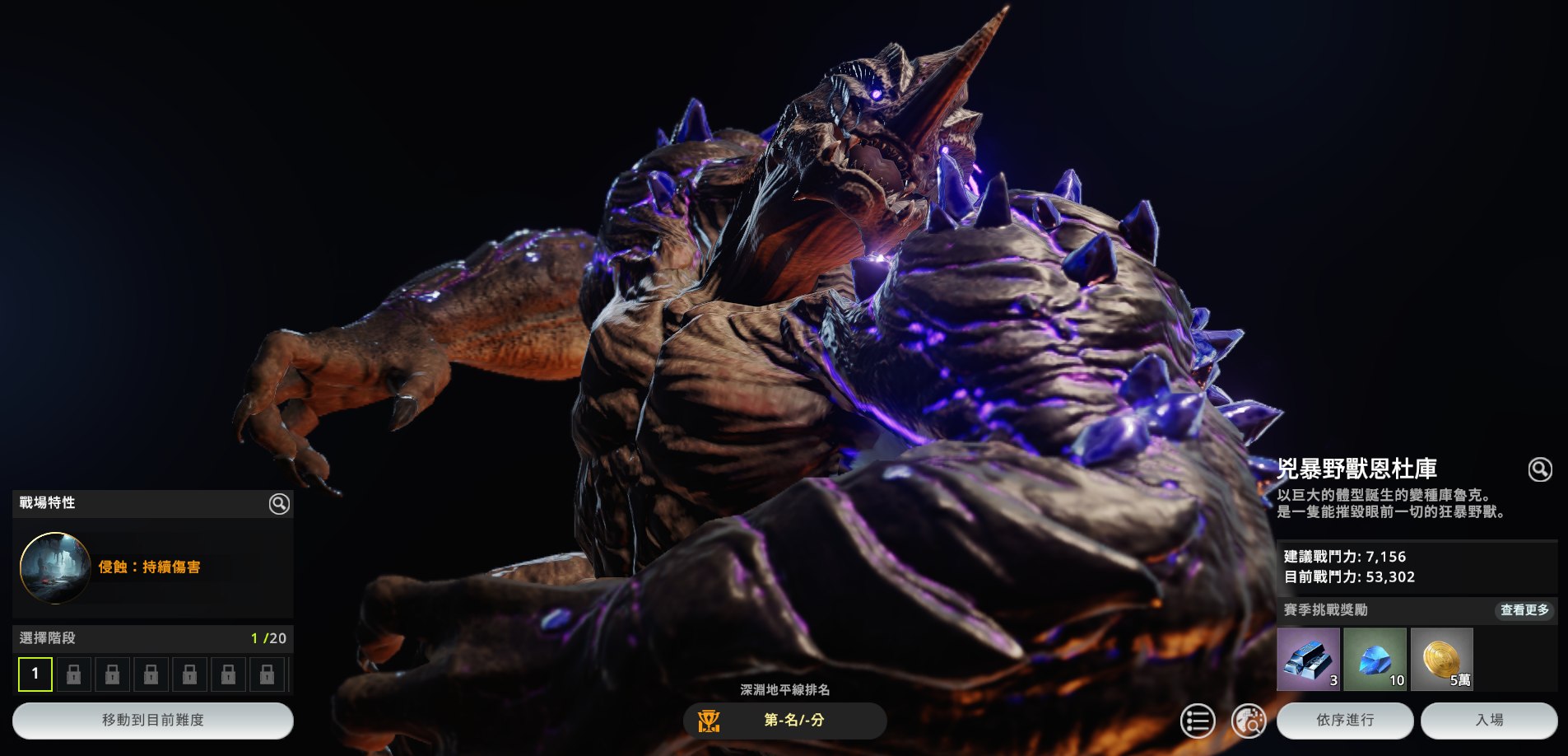
Task: Inspect the gold coin reward
Action: coord(1441,659)
